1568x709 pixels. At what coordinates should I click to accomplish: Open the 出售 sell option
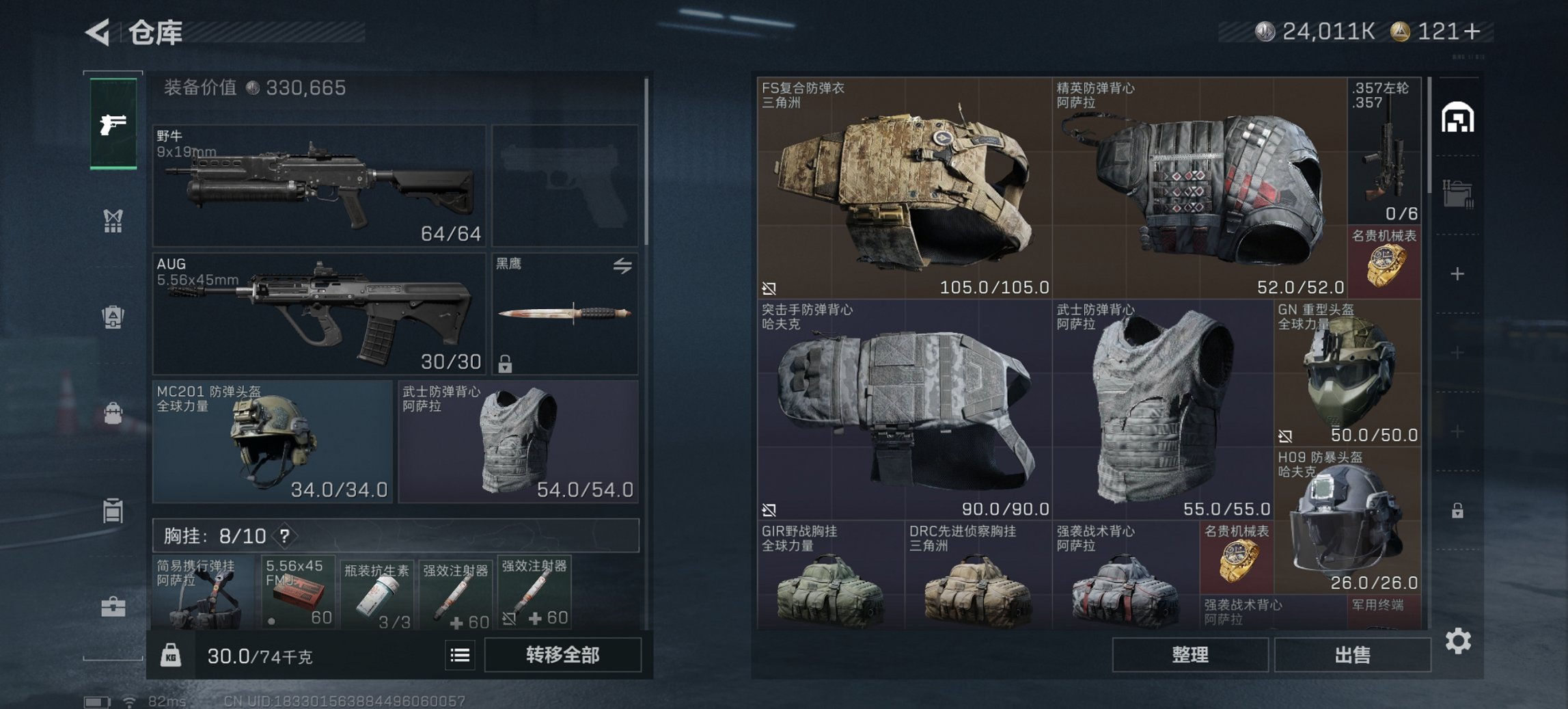point(1352,655)
